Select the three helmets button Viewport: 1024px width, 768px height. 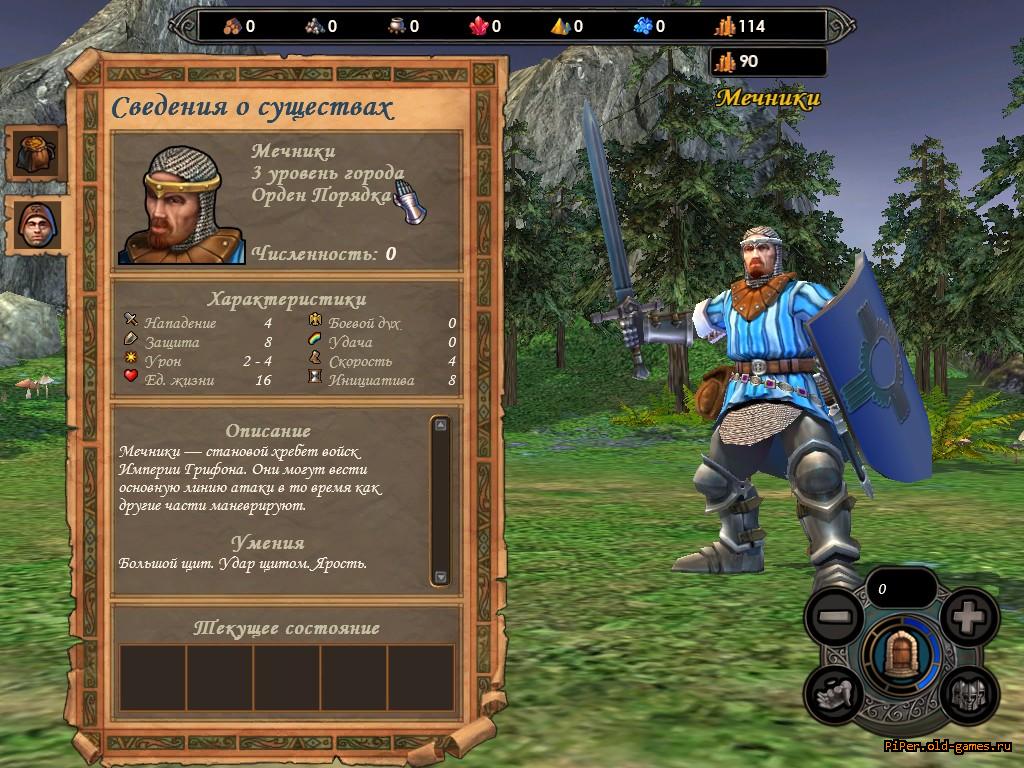coord(968,692)
